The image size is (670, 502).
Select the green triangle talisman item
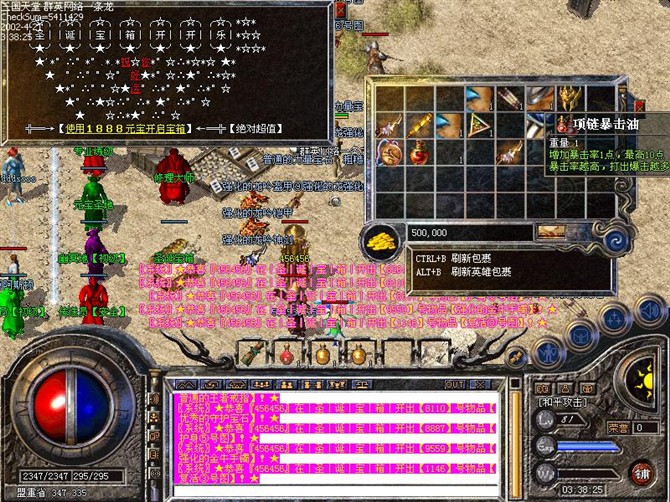[480, 126]
